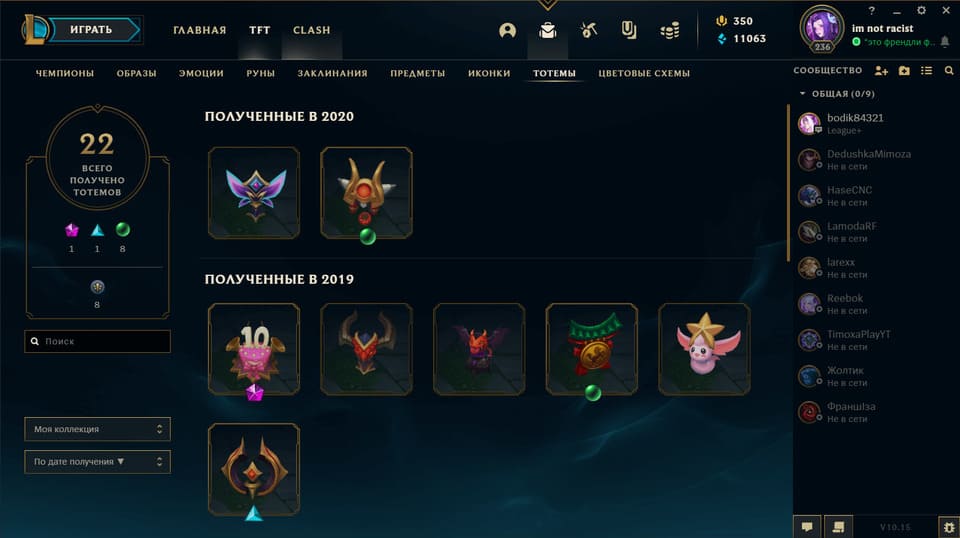Show the ЭМОЦИИ tab
Screen dimensions: 960x538
201,73
